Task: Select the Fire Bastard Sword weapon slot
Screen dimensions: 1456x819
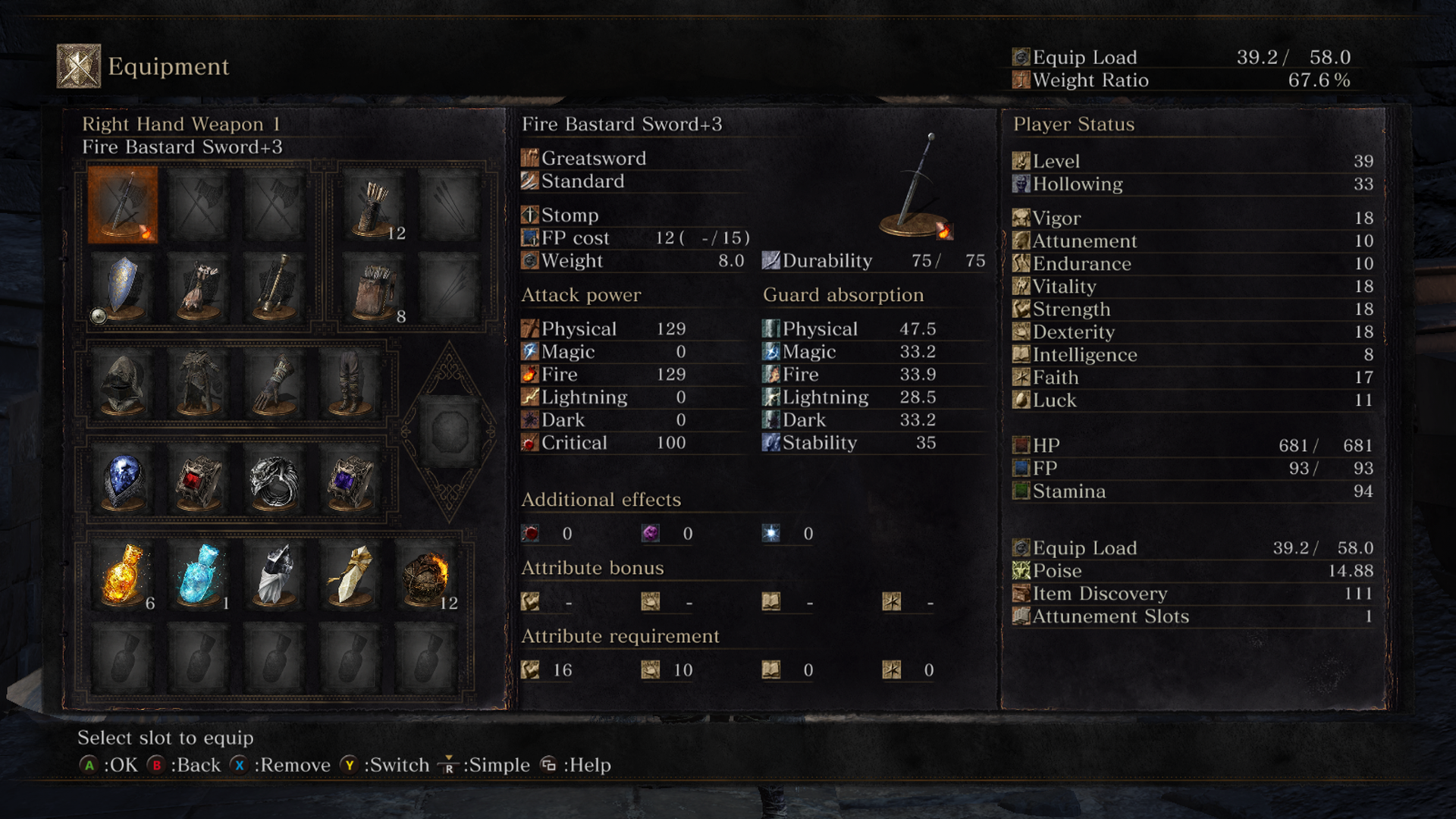Action: pos(123,205)
